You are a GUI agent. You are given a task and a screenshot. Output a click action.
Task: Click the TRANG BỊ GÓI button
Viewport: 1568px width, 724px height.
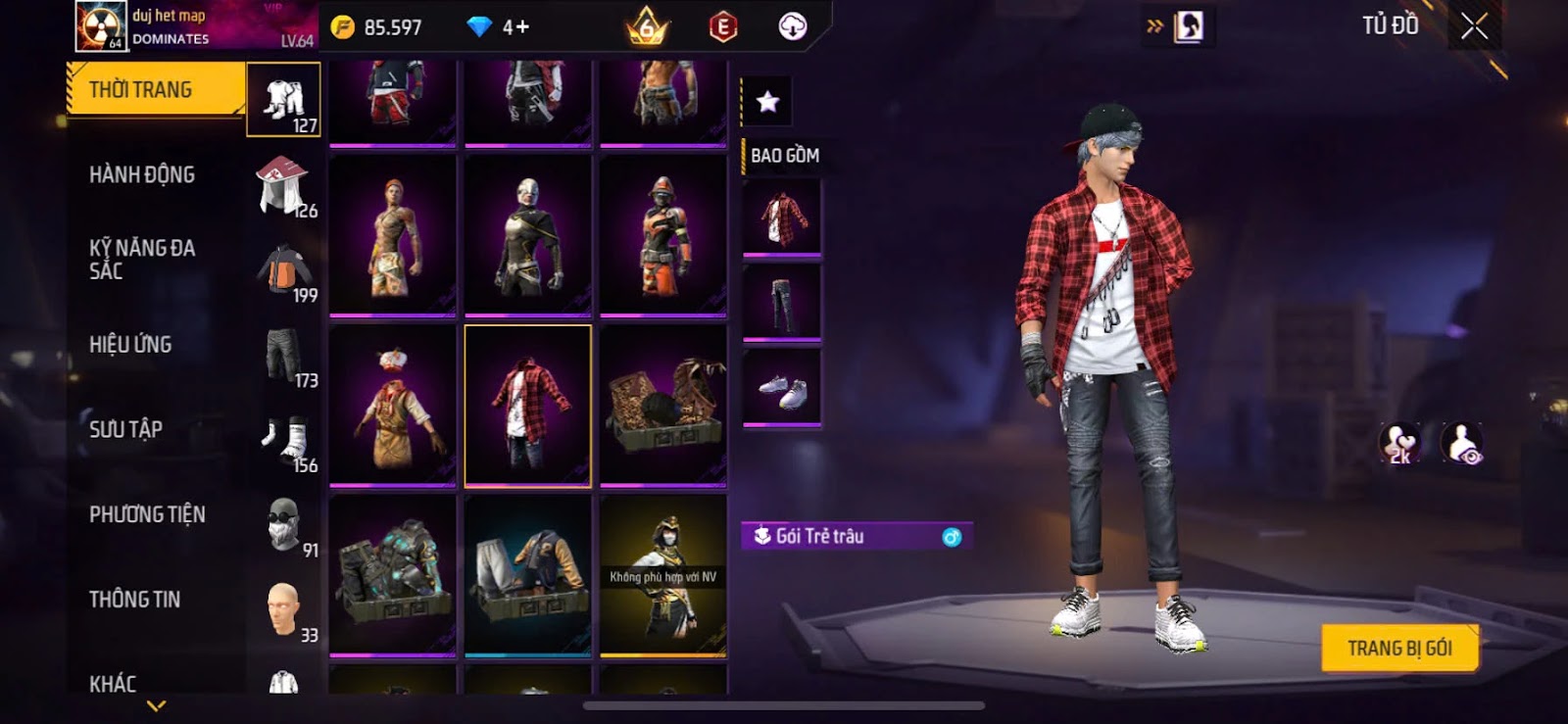click(1398, 649)
